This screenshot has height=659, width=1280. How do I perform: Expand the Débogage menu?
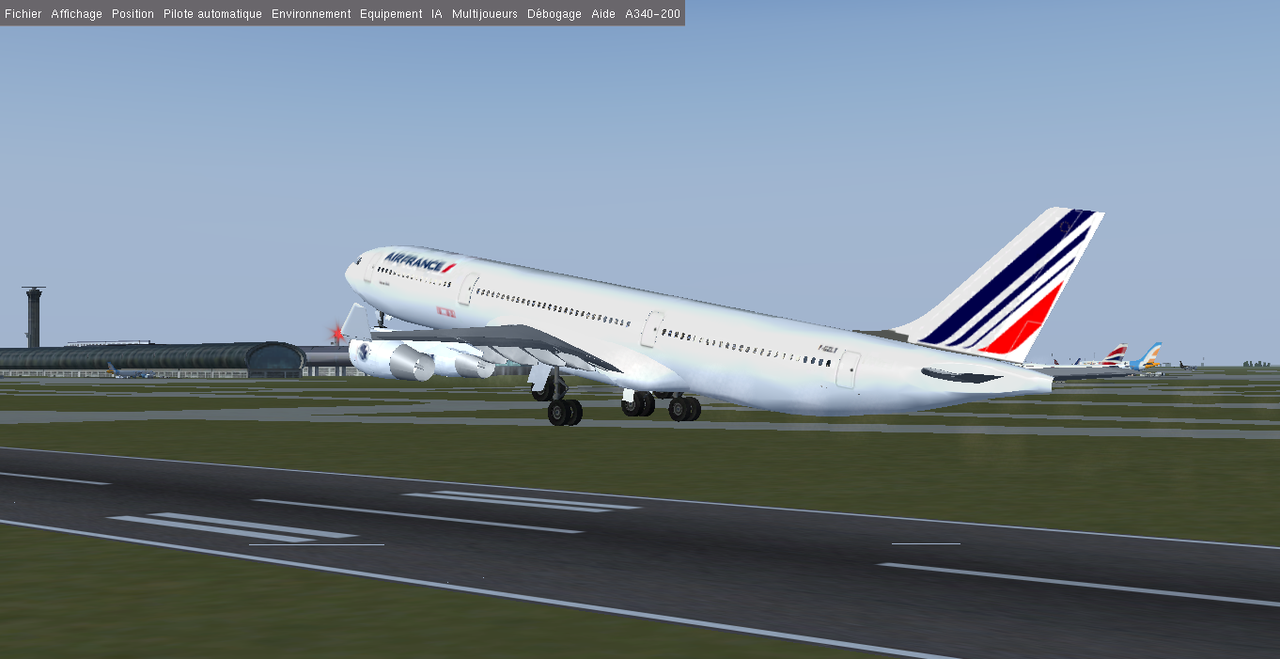(x=554, y=14)
